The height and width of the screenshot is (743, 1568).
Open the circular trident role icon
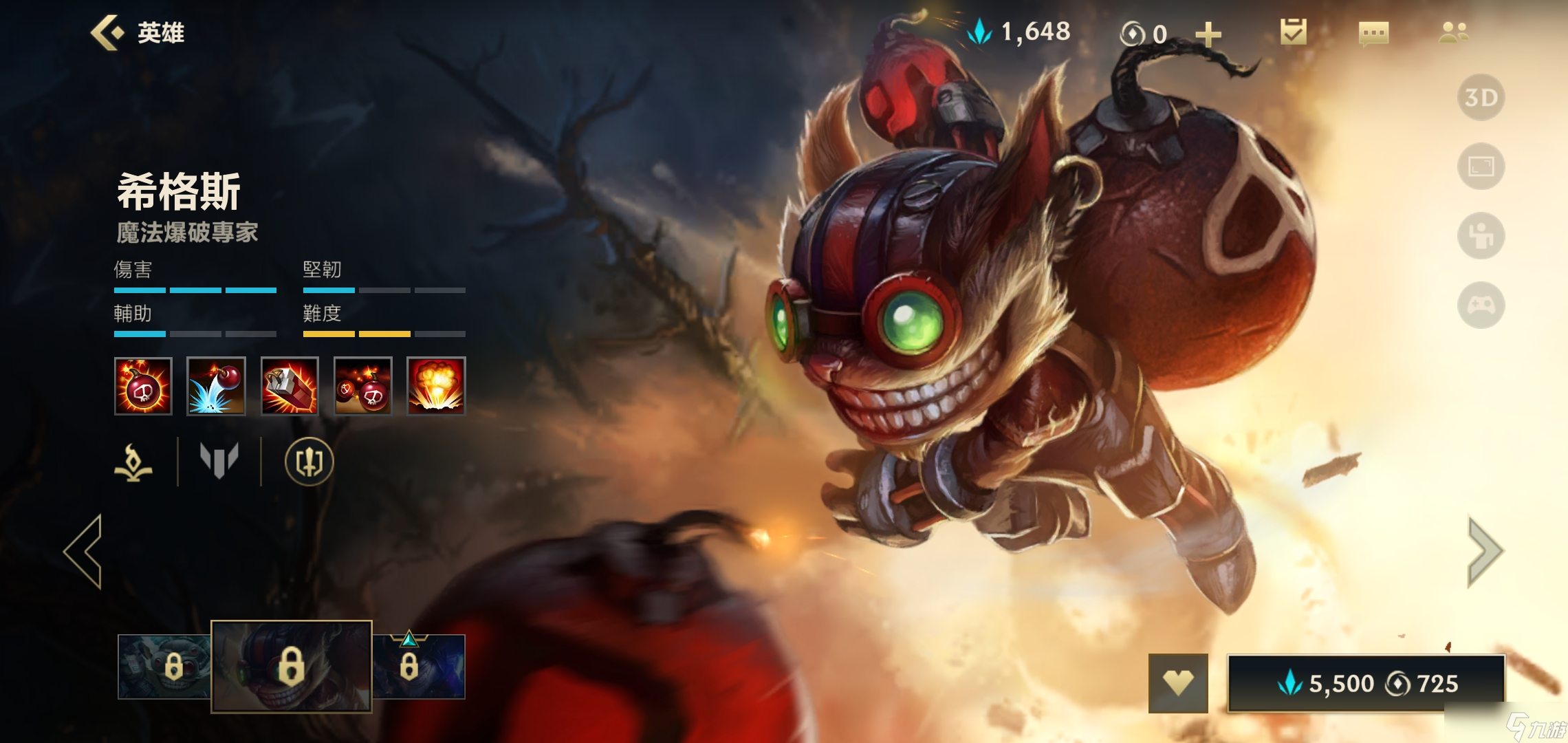coord(309,462)
